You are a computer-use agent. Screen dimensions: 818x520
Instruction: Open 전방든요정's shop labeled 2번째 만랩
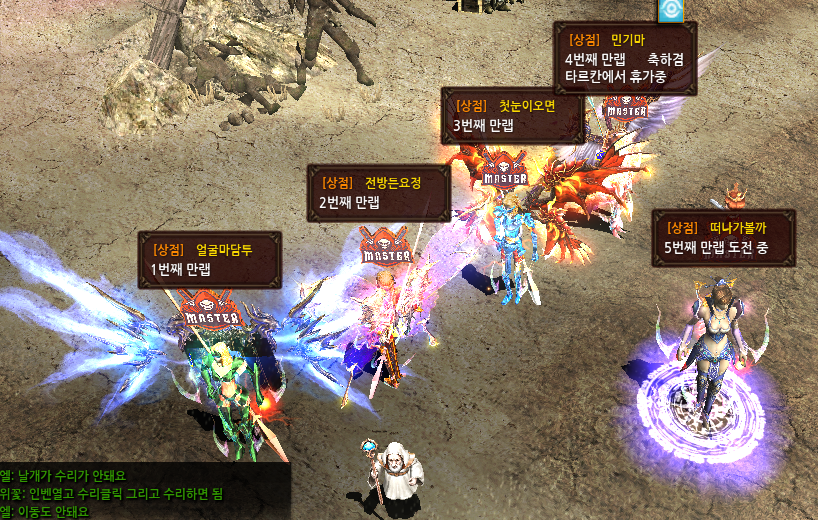(x=378, y=192)
